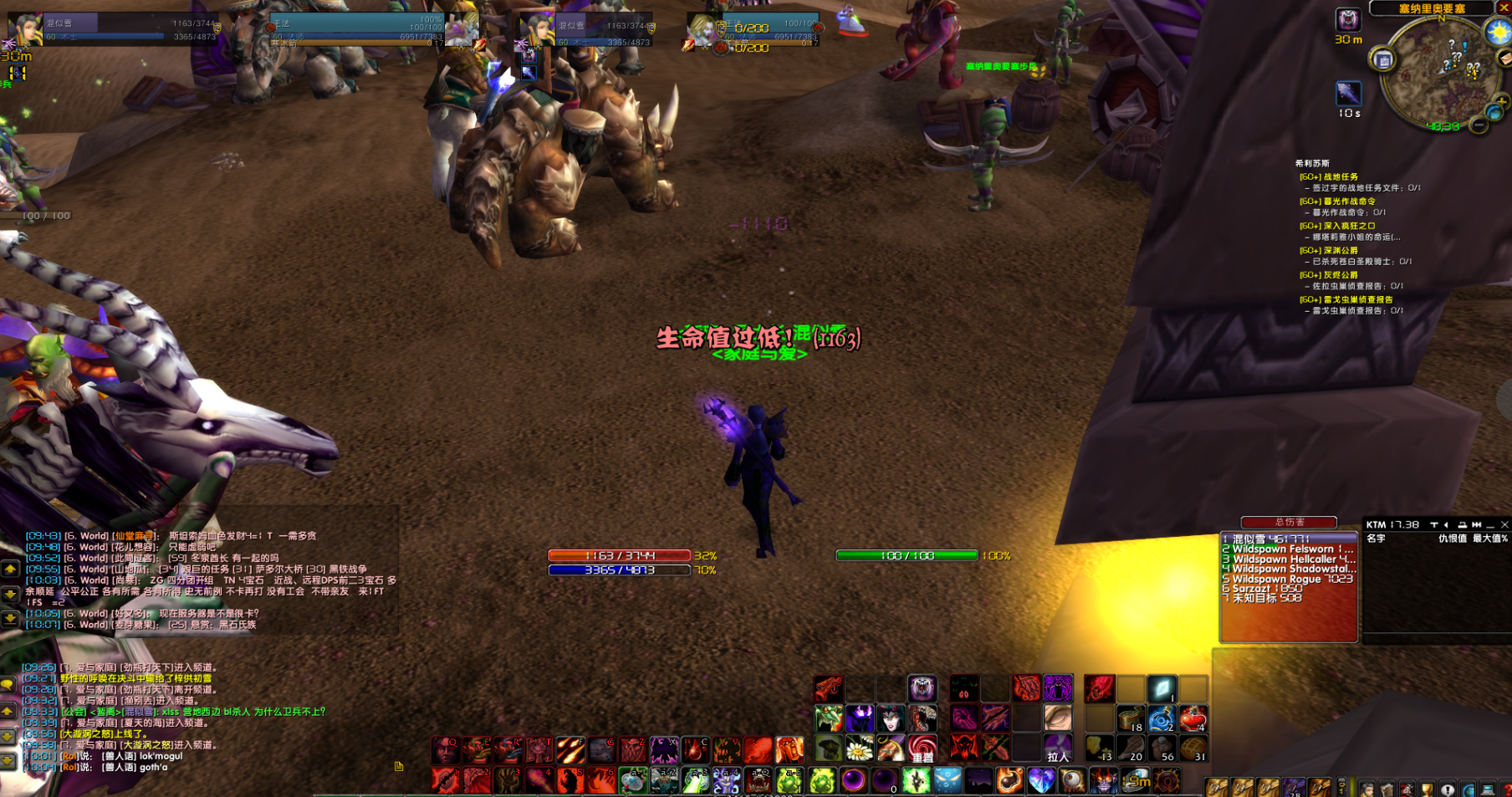Activate the blood drop ability bound to C
This screenshot has height=797, width=1512.
click(x=695, y=749)
